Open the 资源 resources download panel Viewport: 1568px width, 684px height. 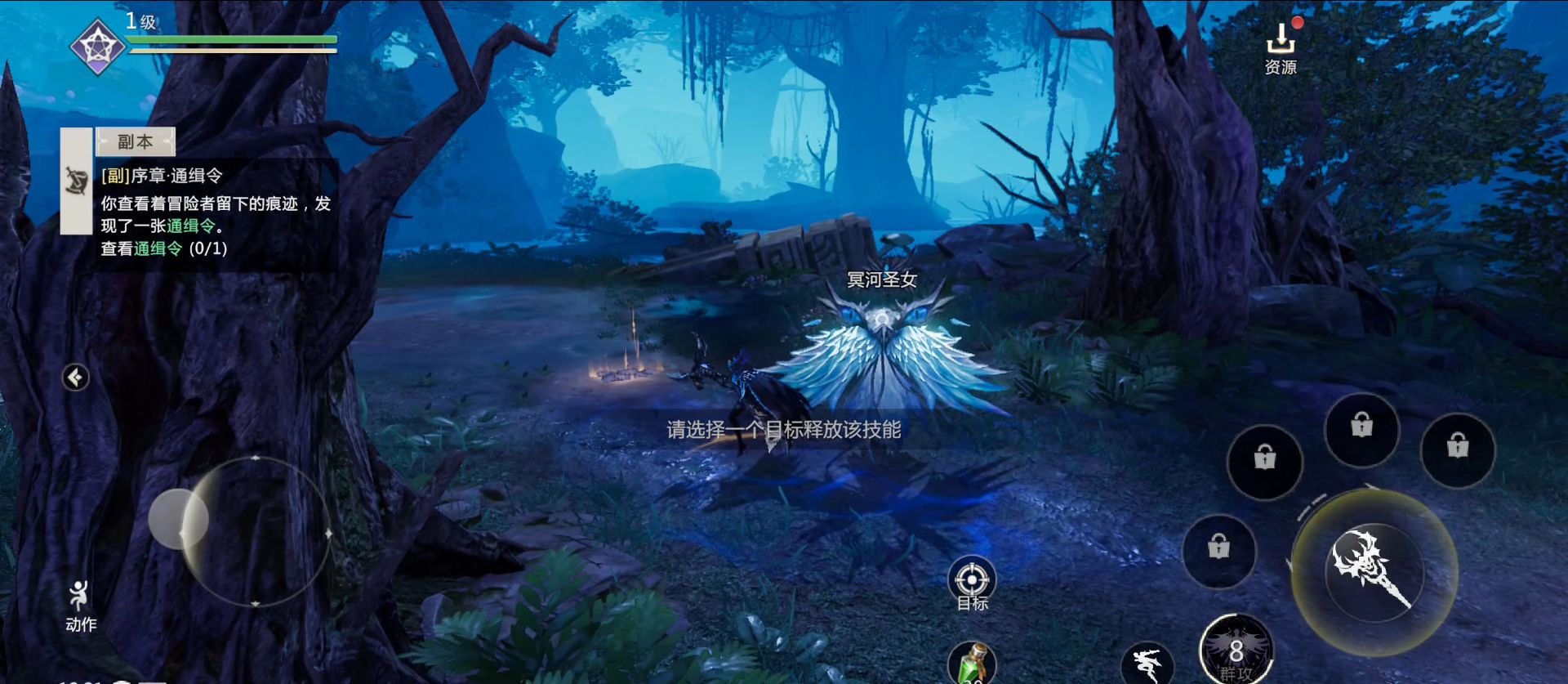[x=1282, y=45]
